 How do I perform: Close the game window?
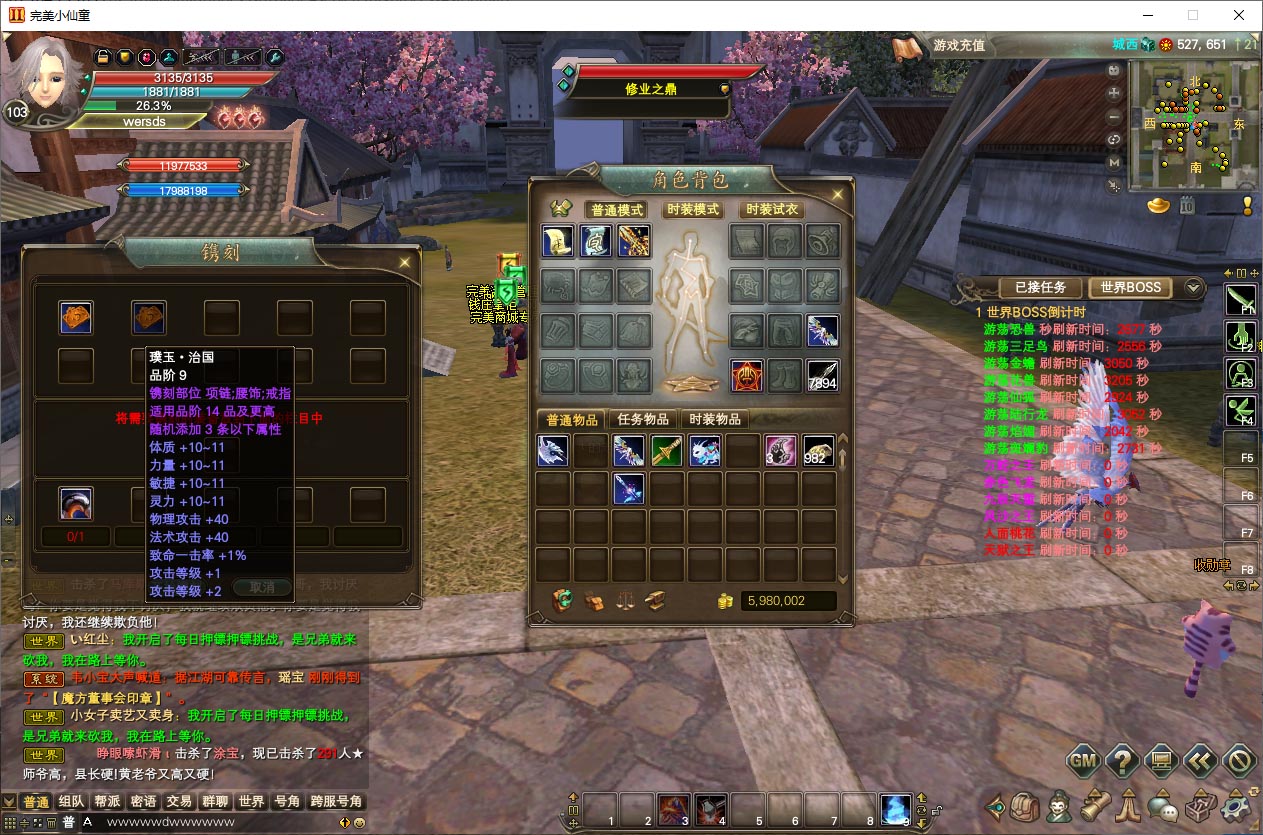[x=1239, y=15]
